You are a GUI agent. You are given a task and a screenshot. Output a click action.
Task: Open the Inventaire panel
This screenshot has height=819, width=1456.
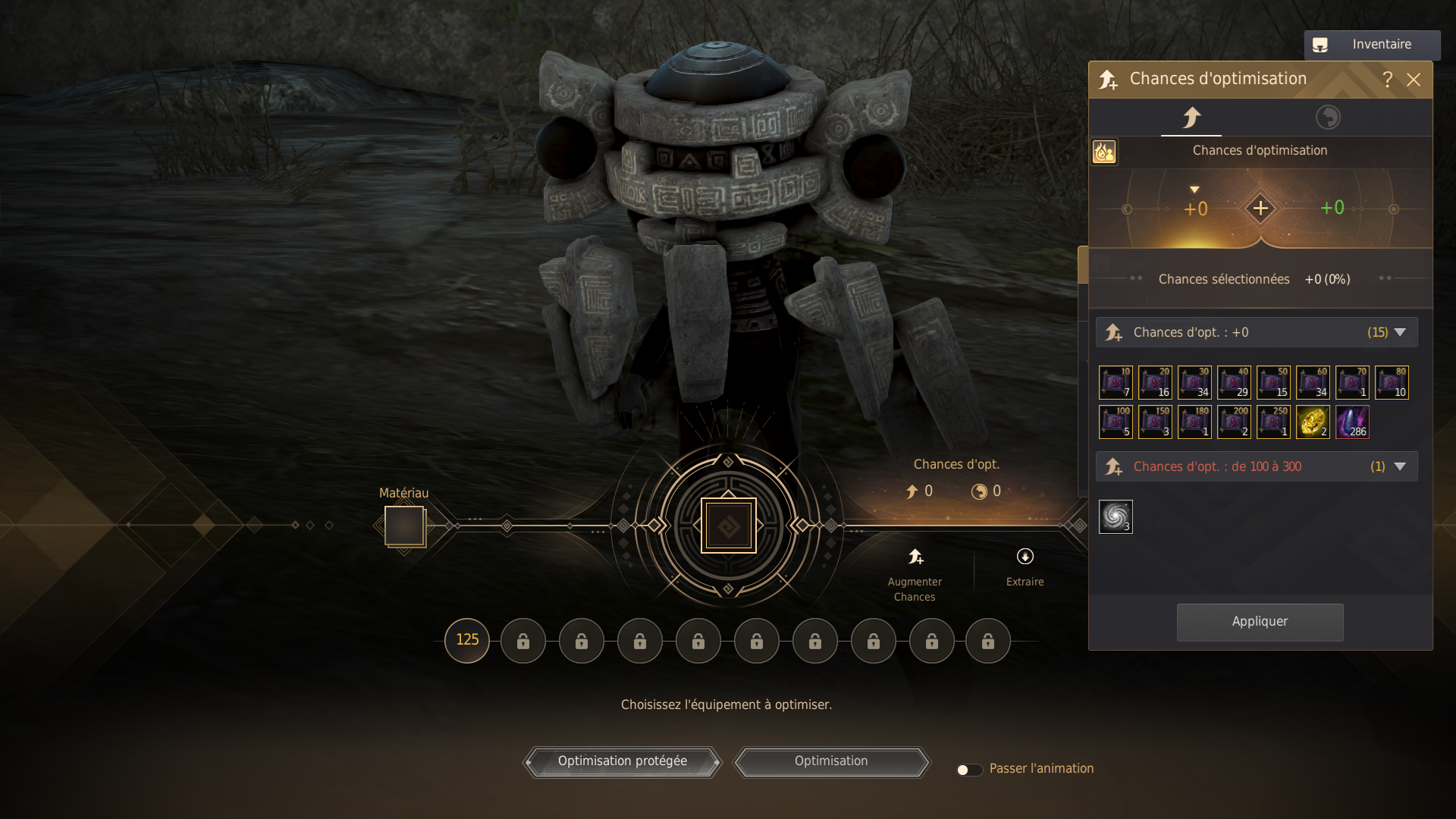point(1371,45)
